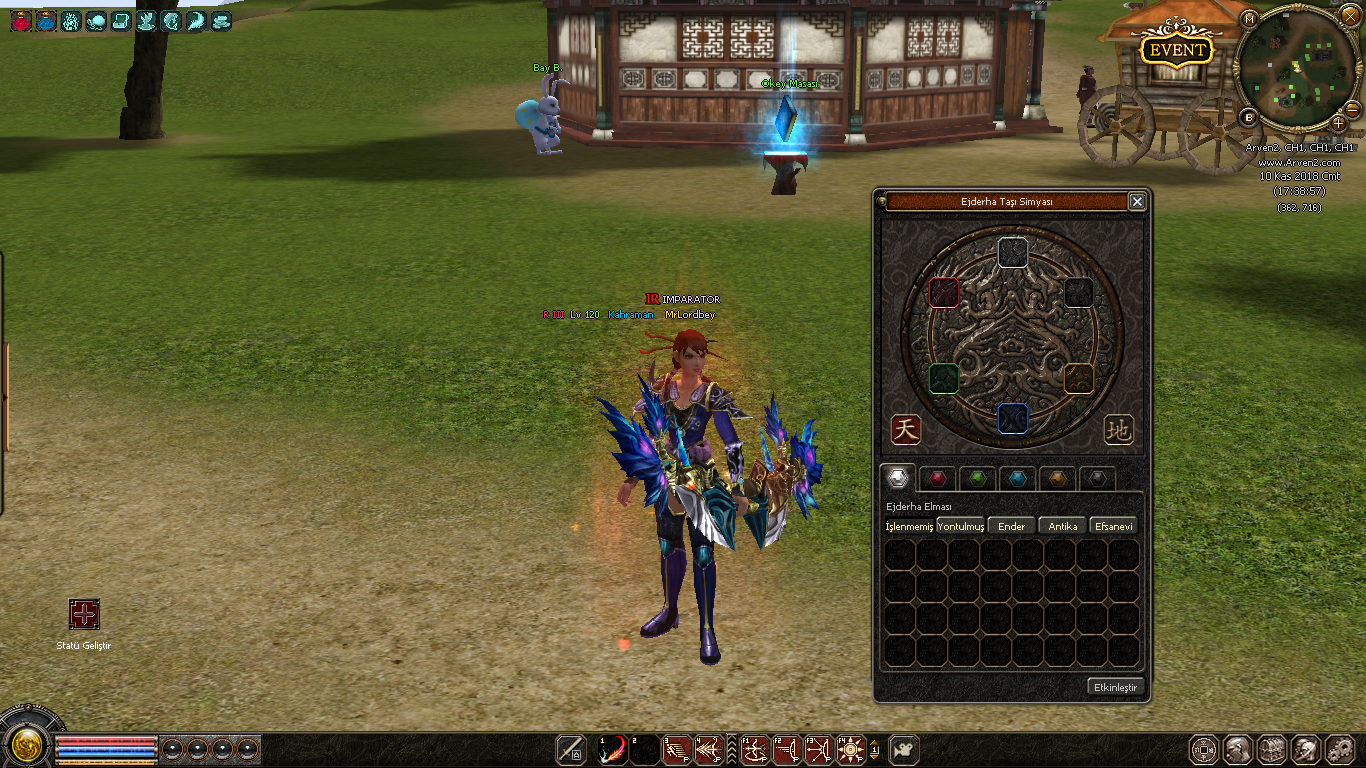Zoom in the minimap with plus button
1366x768 pixels.
point(1339,122)
